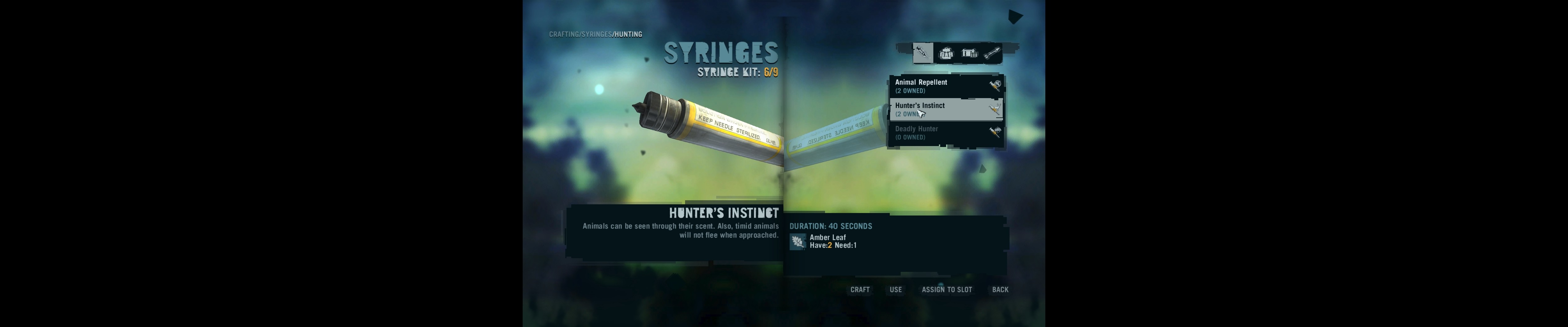Go back from the hunting syringes list
This screenshot has width=1568, height=327.
point(1000,289)
